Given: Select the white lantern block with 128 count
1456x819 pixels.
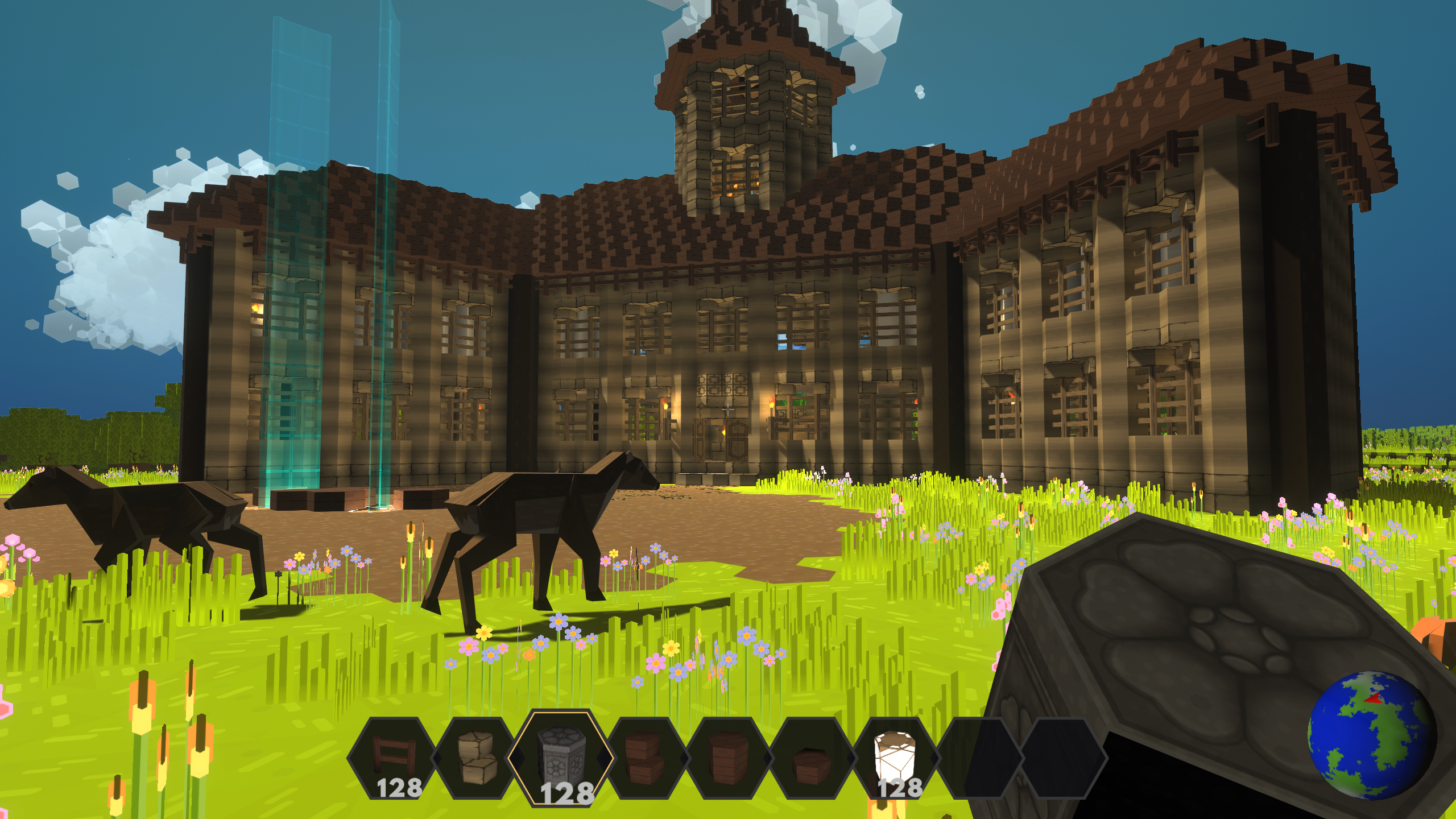Looking at the screenshot, I should tap(896, 756).
